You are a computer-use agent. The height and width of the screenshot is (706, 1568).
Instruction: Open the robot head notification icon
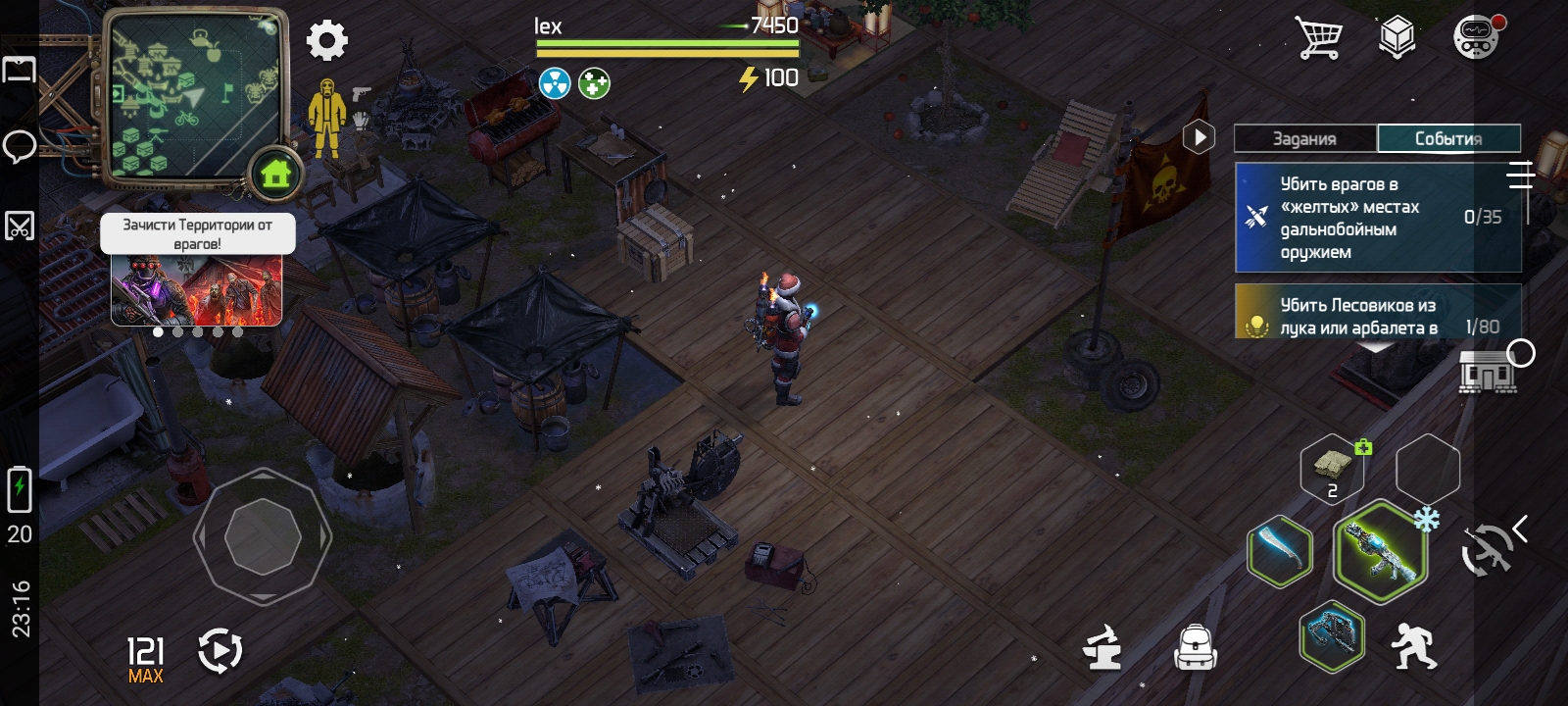point(1476,39)
